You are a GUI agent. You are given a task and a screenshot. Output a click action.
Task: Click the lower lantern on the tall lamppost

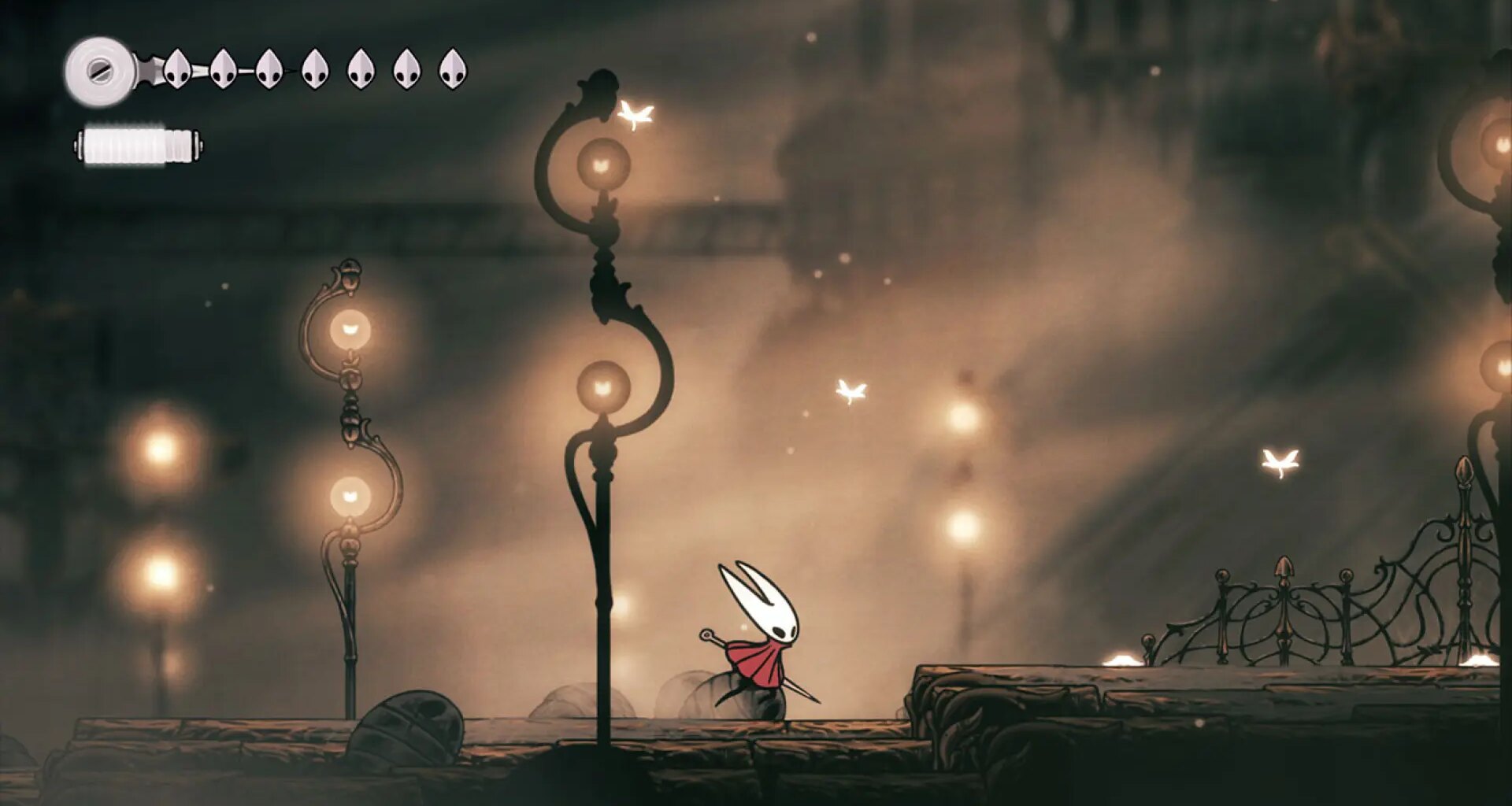pyautogui.click(x=602, y=386)
